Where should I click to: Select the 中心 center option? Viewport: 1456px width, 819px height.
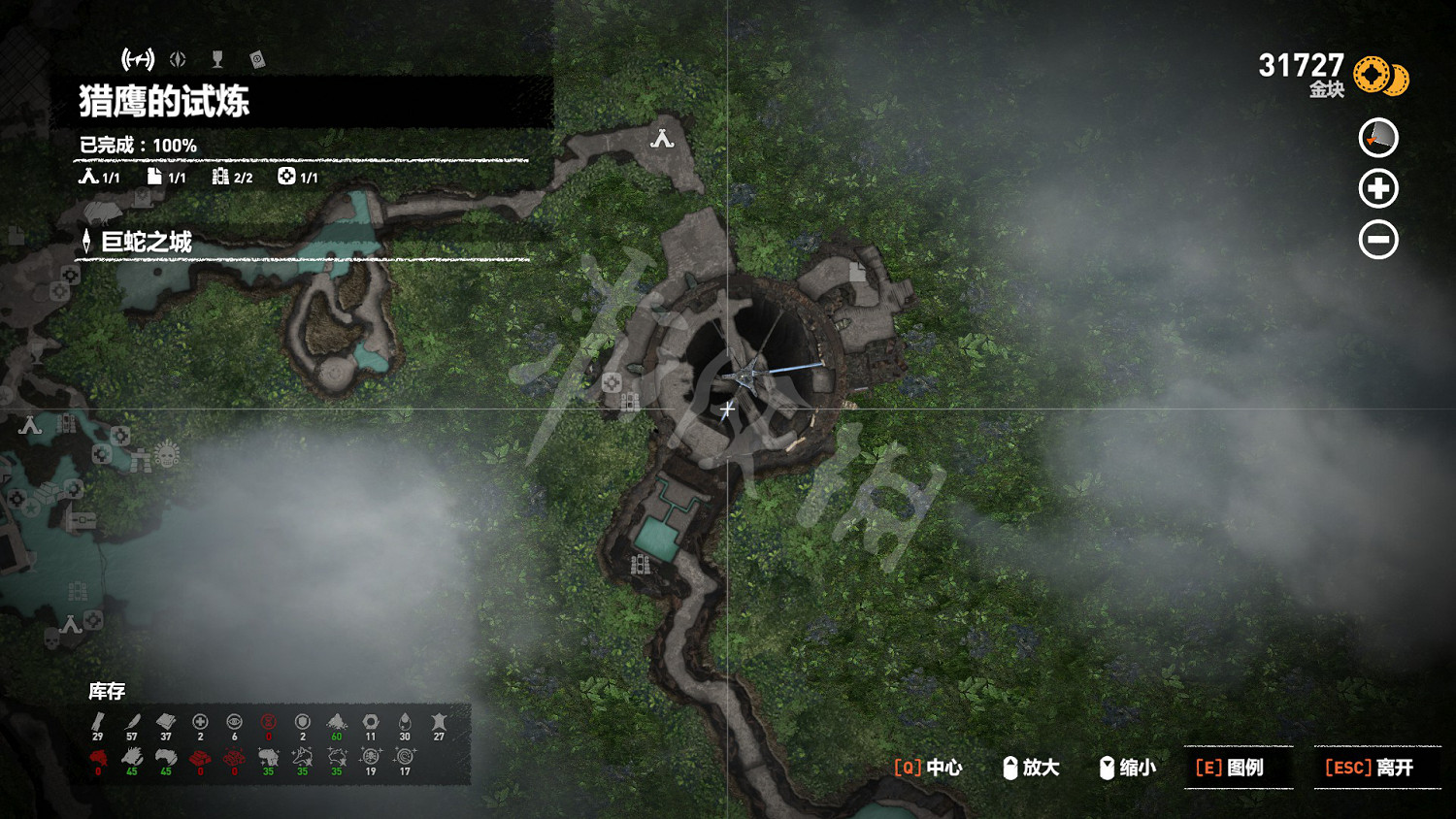point(928,768)
